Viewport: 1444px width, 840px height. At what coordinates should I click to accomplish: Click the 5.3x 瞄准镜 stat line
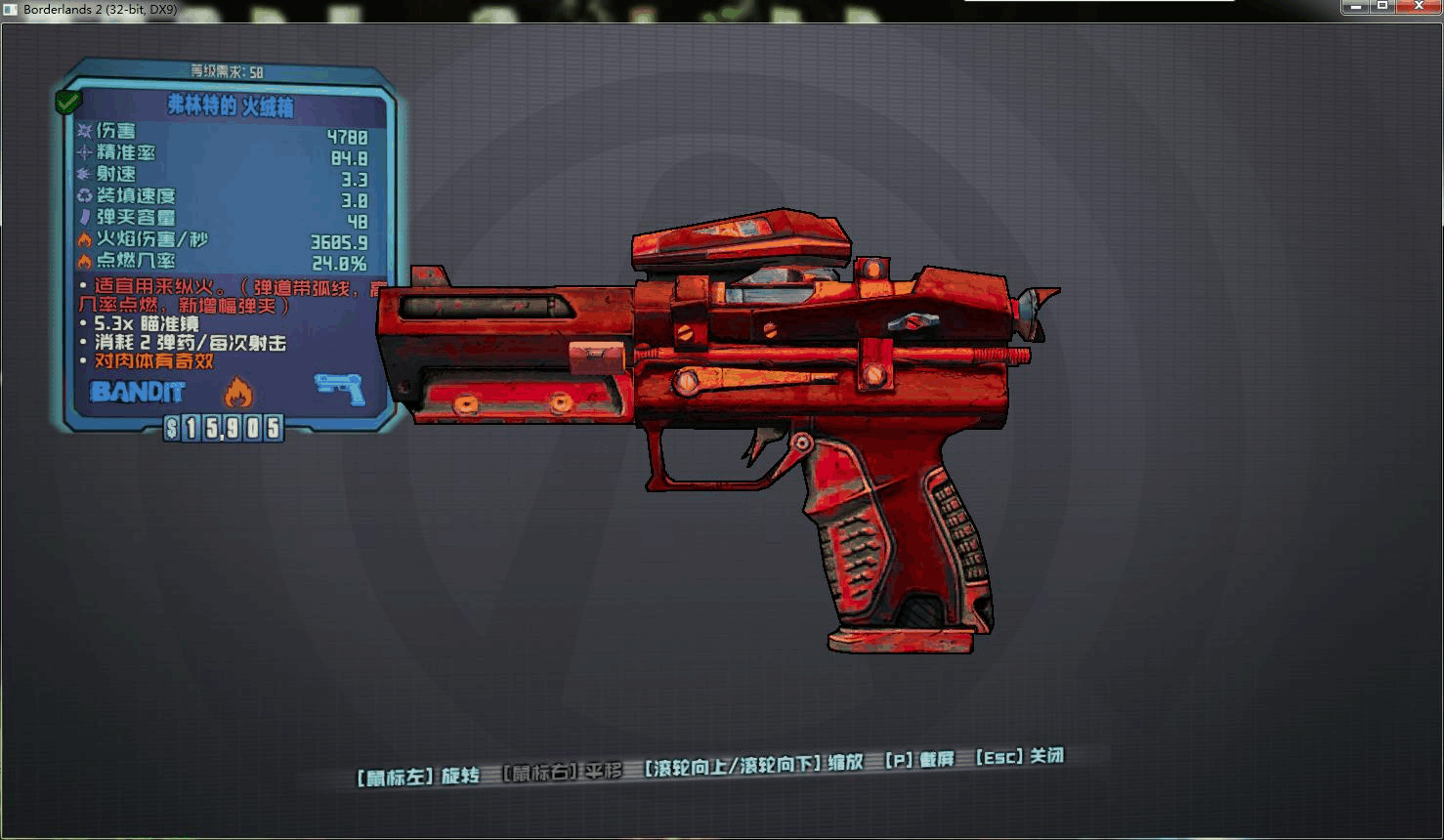141,325
